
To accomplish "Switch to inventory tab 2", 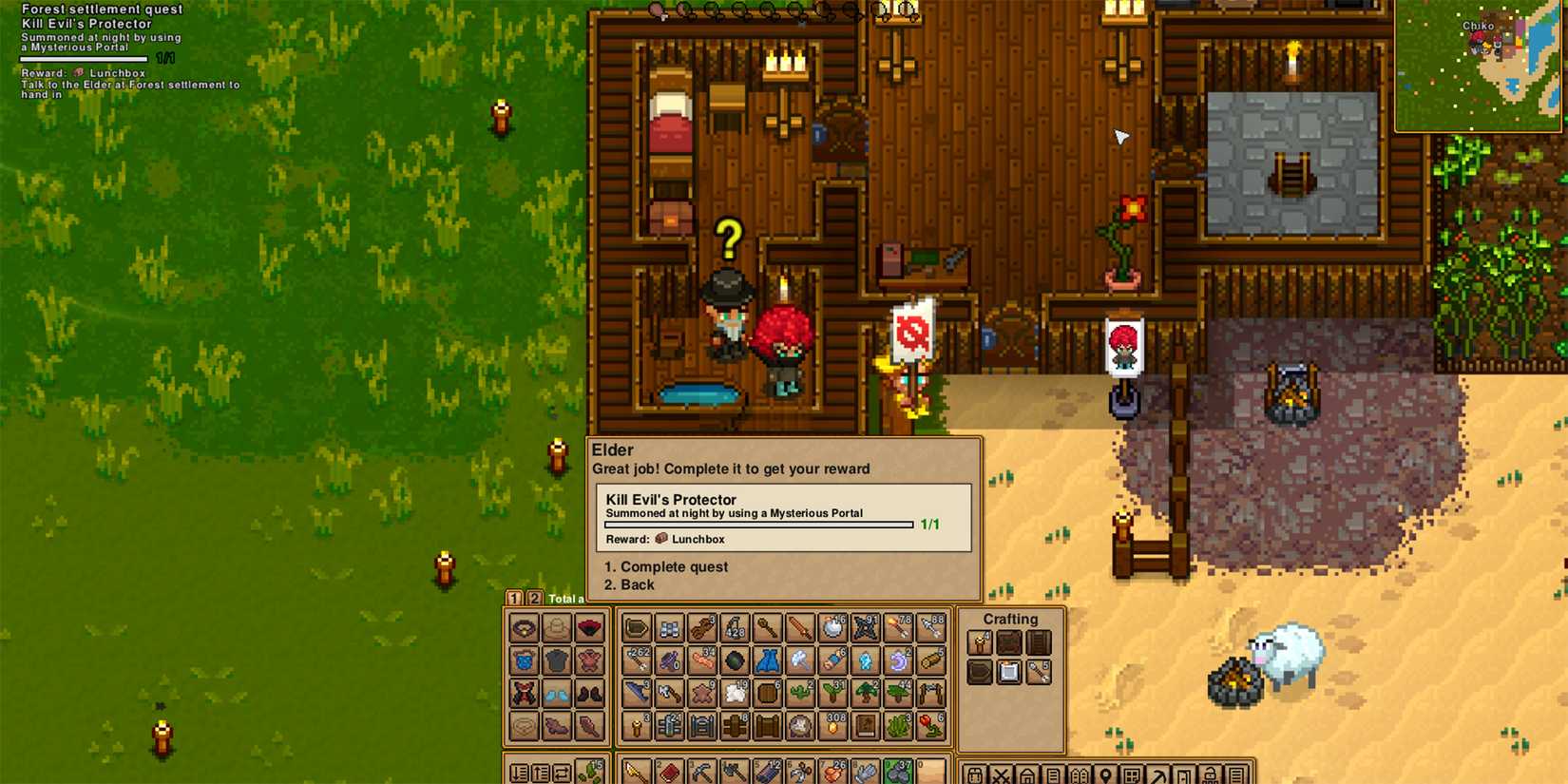I will (535, 599).
